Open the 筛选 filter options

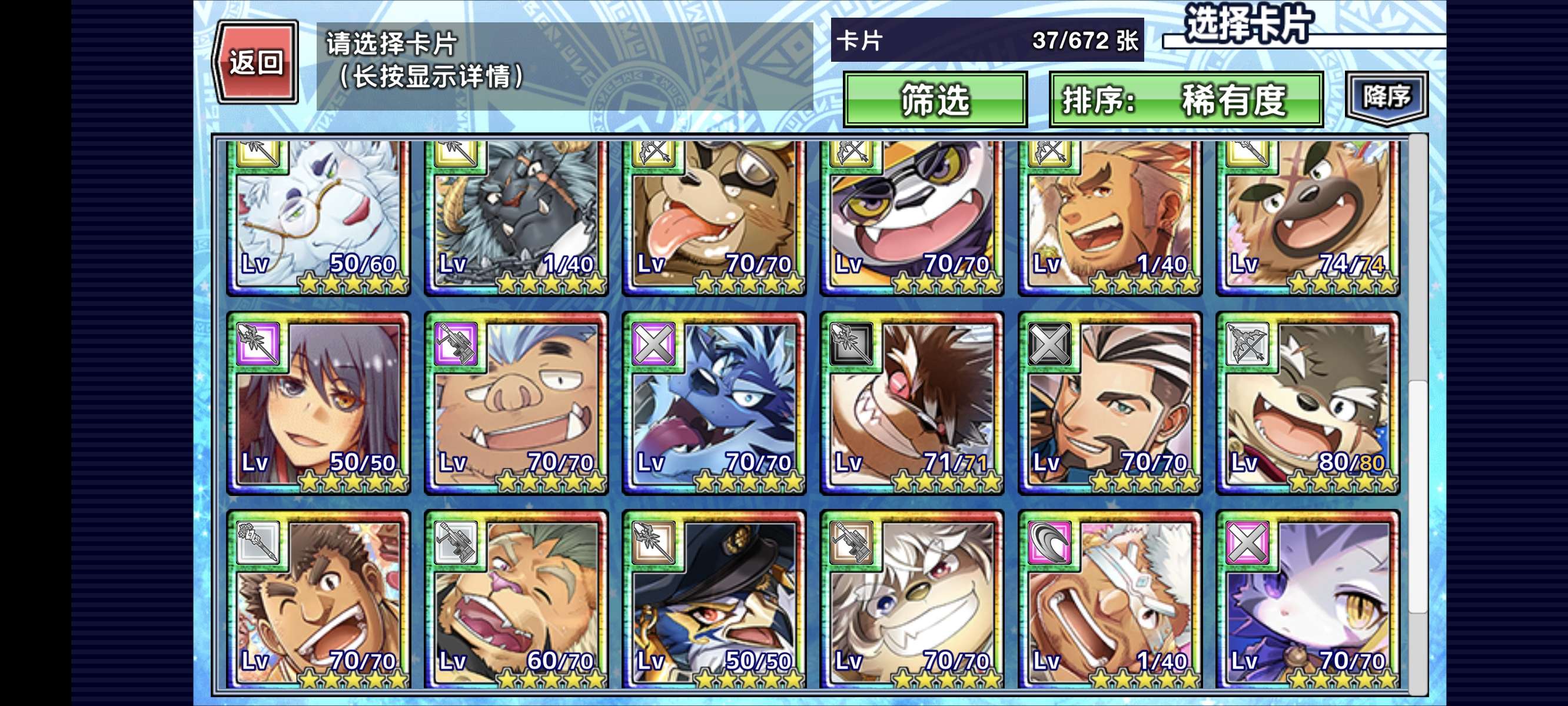click(x=935, y=100)
